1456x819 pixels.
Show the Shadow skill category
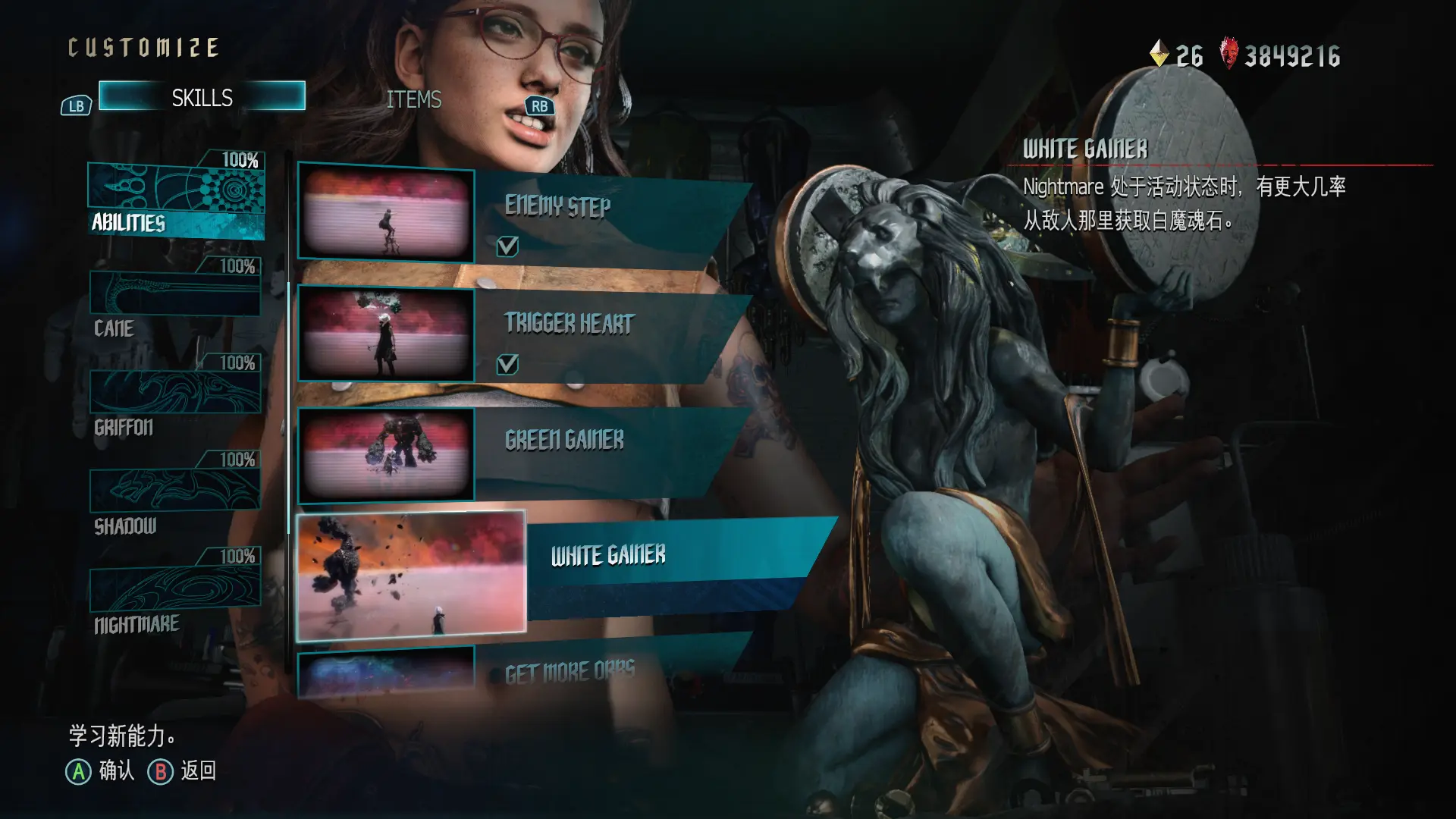pyautogui.click(x=175, y=497)
